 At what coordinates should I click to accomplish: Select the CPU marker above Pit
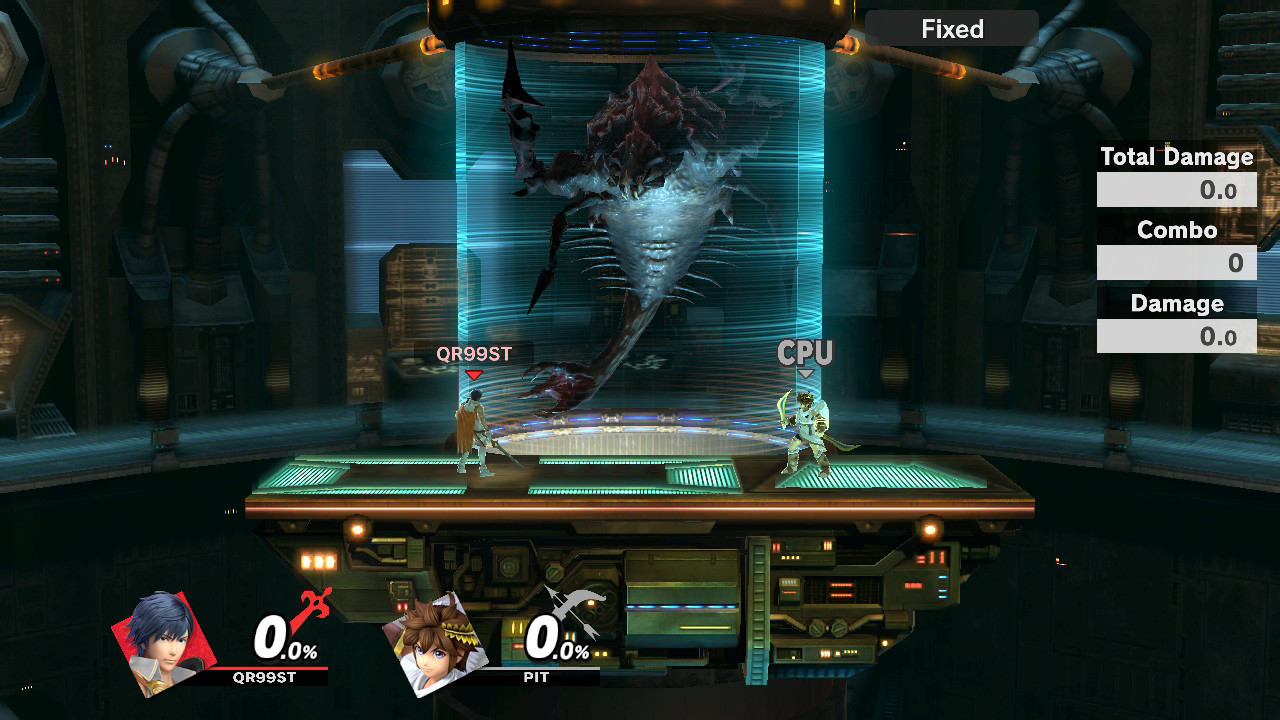pyautogui.click(x=805, y=353)
